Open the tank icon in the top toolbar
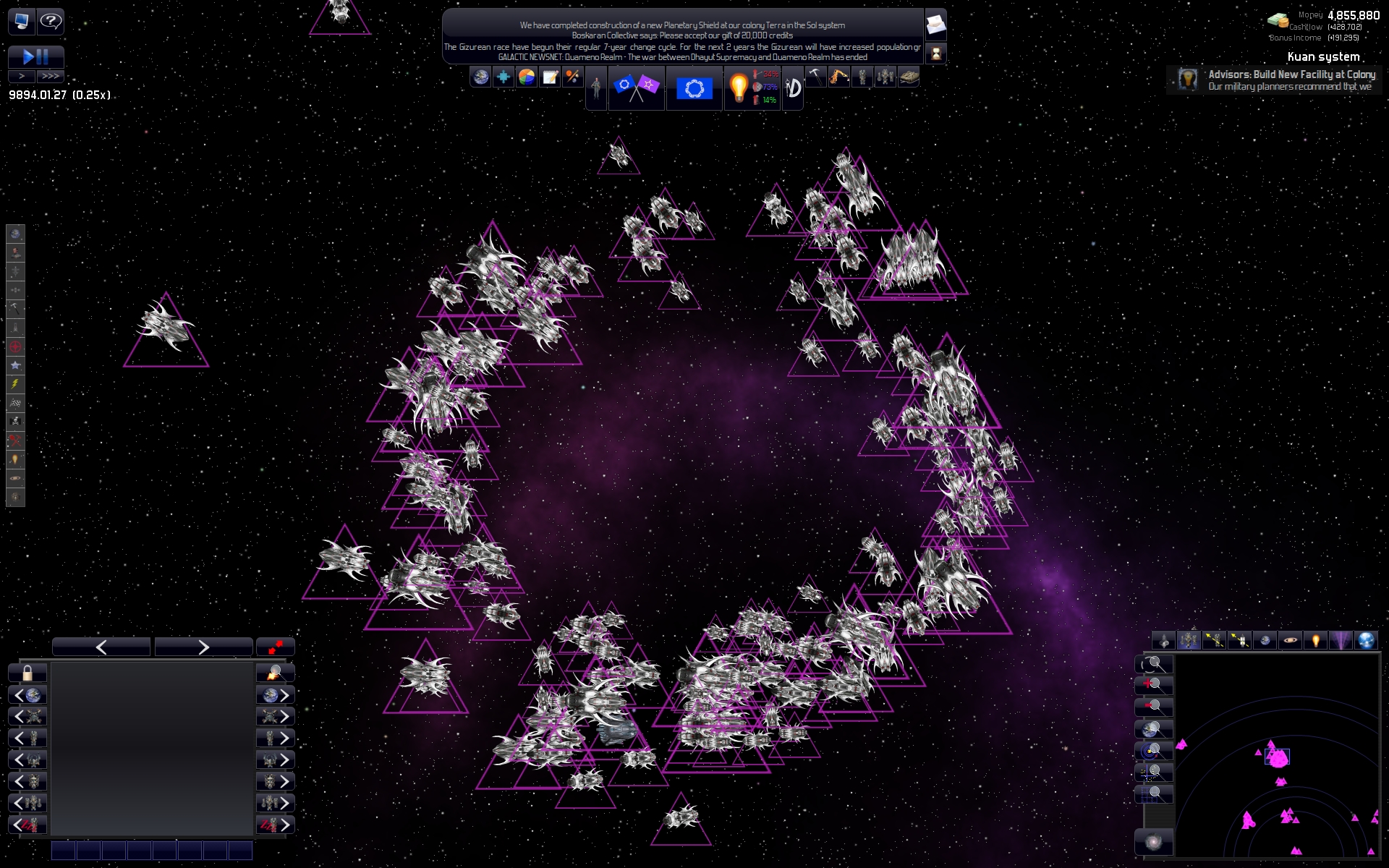1389x868 pixels. (x=908, y=77)
